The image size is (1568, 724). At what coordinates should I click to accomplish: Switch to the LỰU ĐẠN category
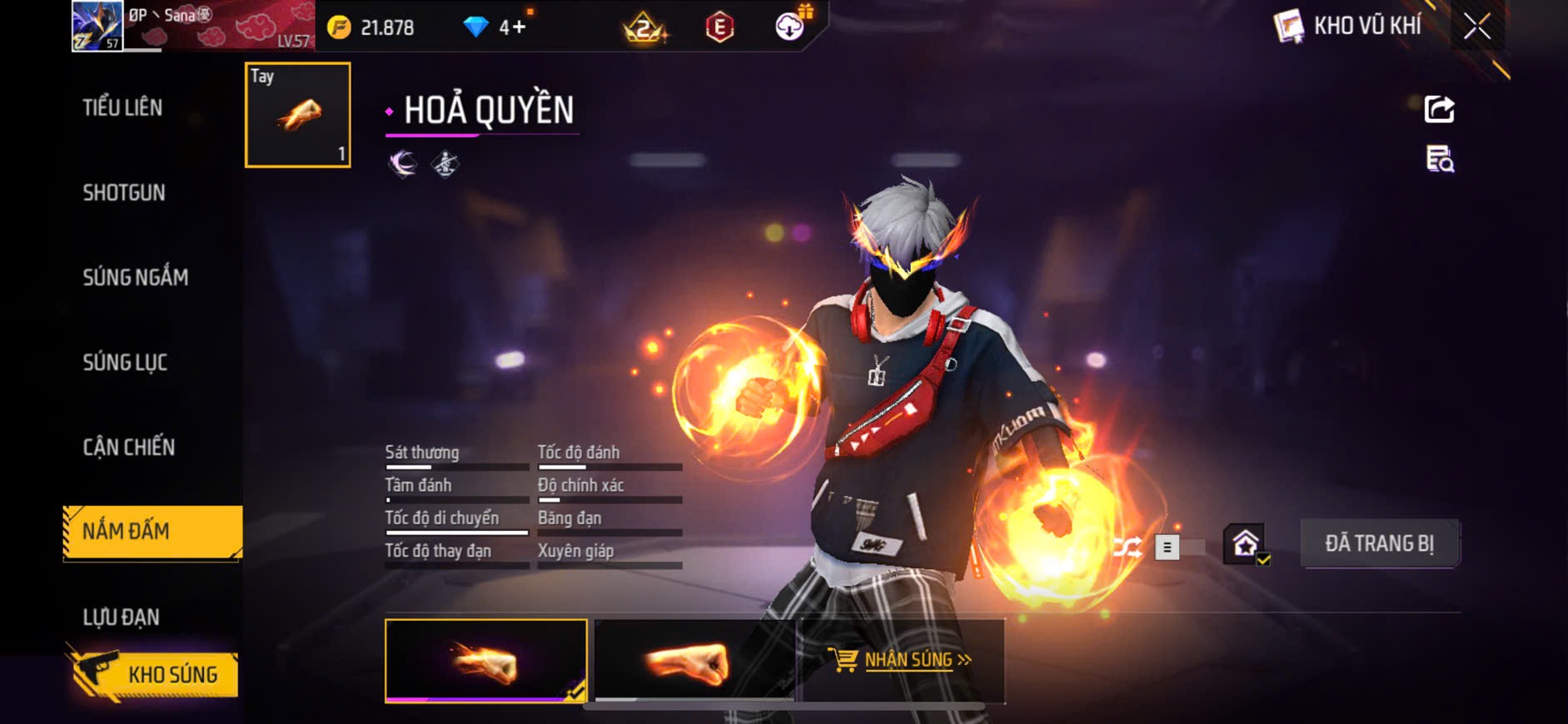coord(122,617)
